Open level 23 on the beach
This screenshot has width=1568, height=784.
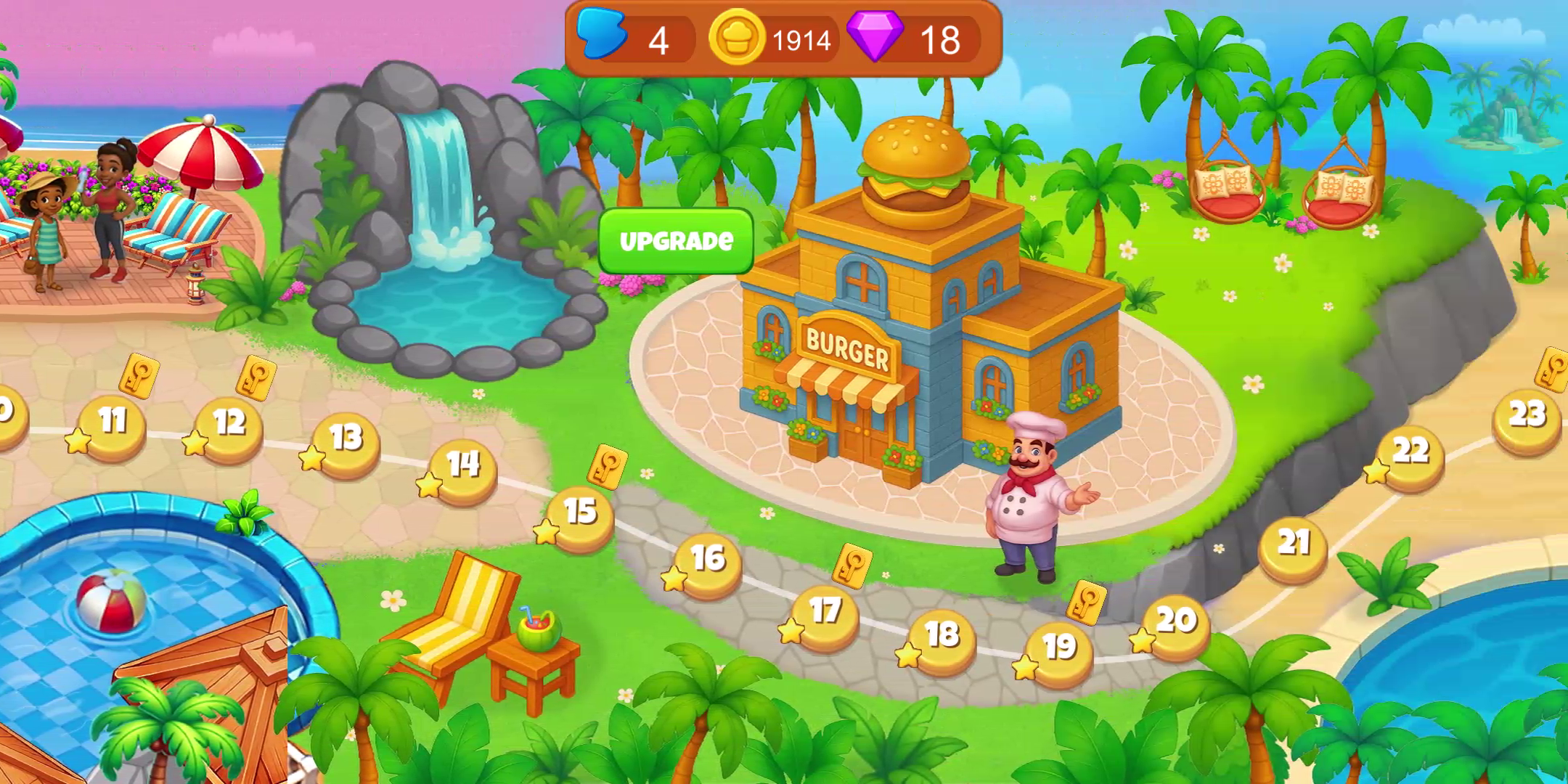1527,418
